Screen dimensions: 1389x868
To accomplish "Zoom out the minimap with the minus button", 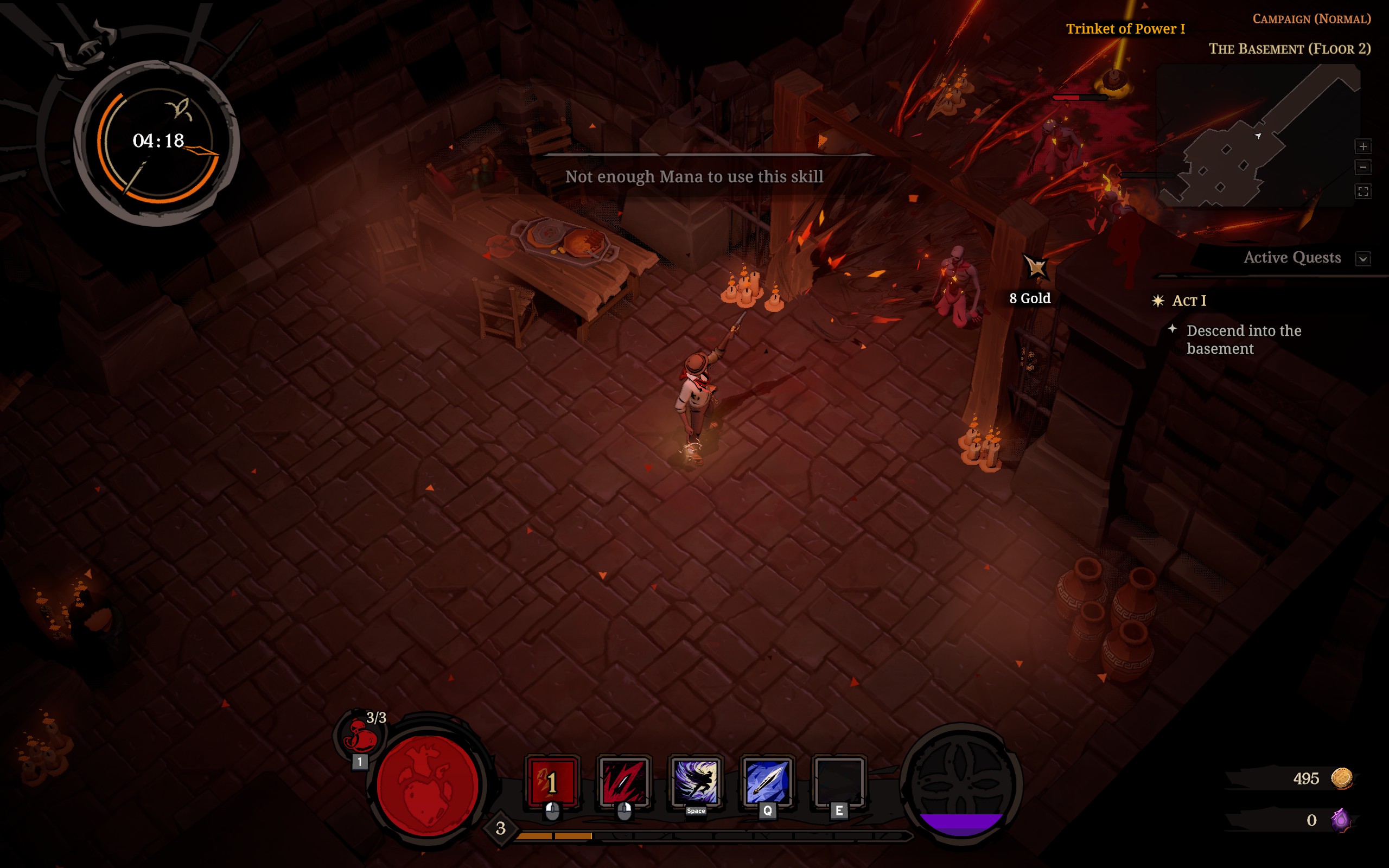I will tap(1362, 168).
